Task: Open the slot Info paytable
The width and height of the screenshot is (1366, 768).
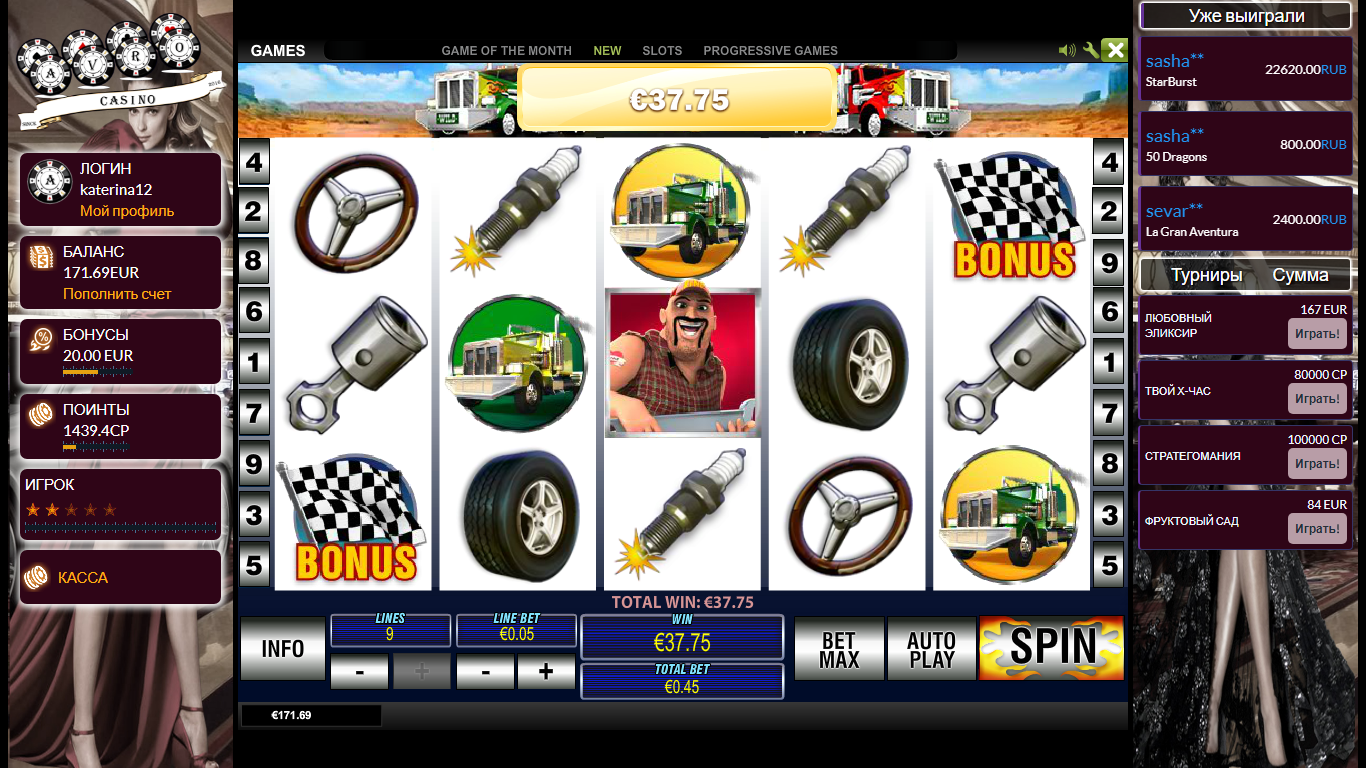Action: 283,649
